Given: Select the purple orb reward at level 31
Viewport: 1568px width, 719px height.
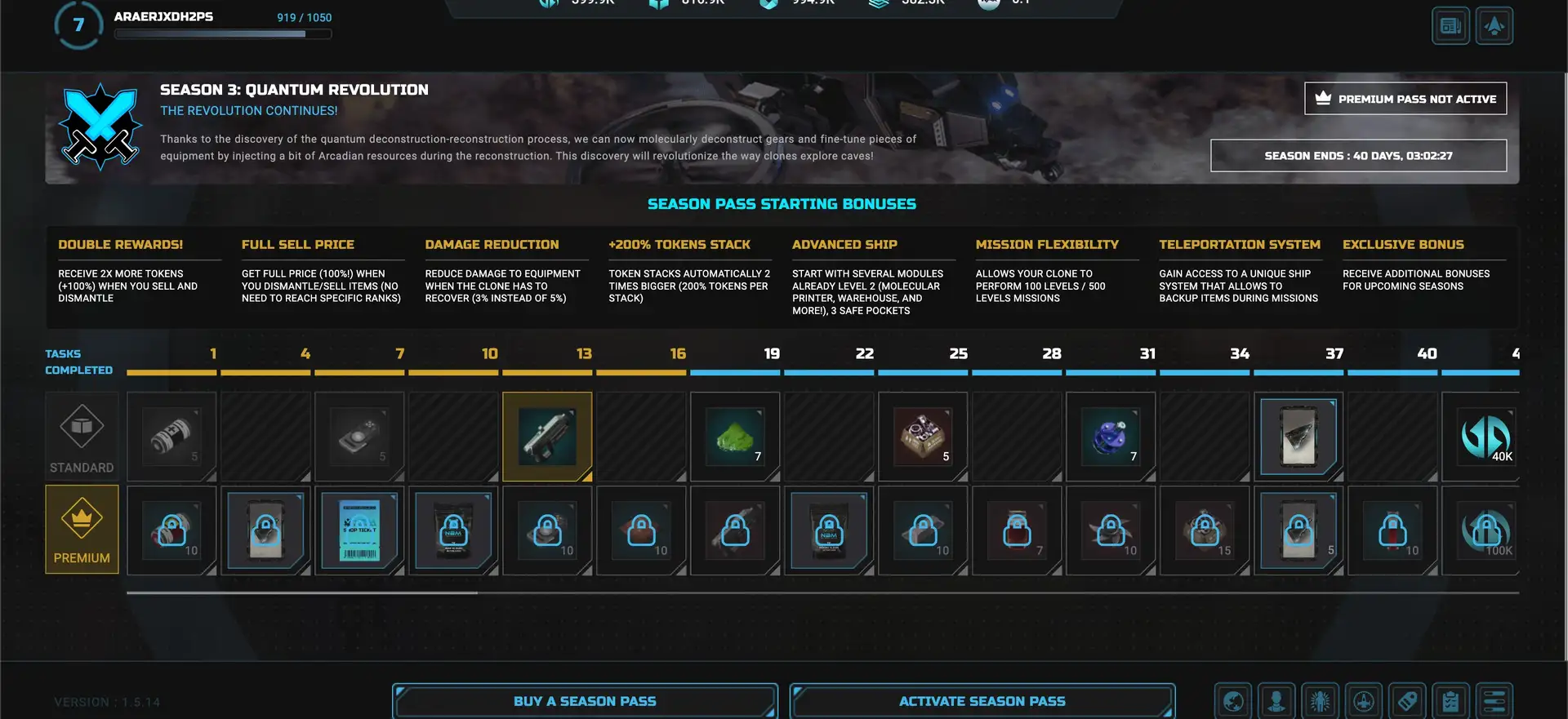Looking at the screenshot, I should pos(1111,437).
